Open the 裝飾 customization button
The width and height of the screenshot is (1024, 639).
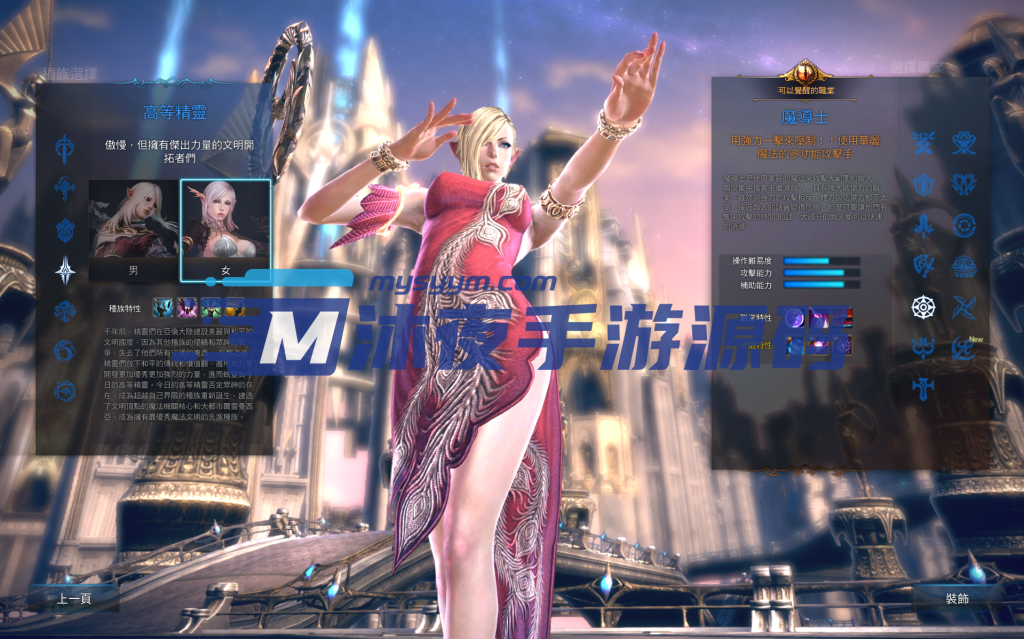tap(956, 598)
